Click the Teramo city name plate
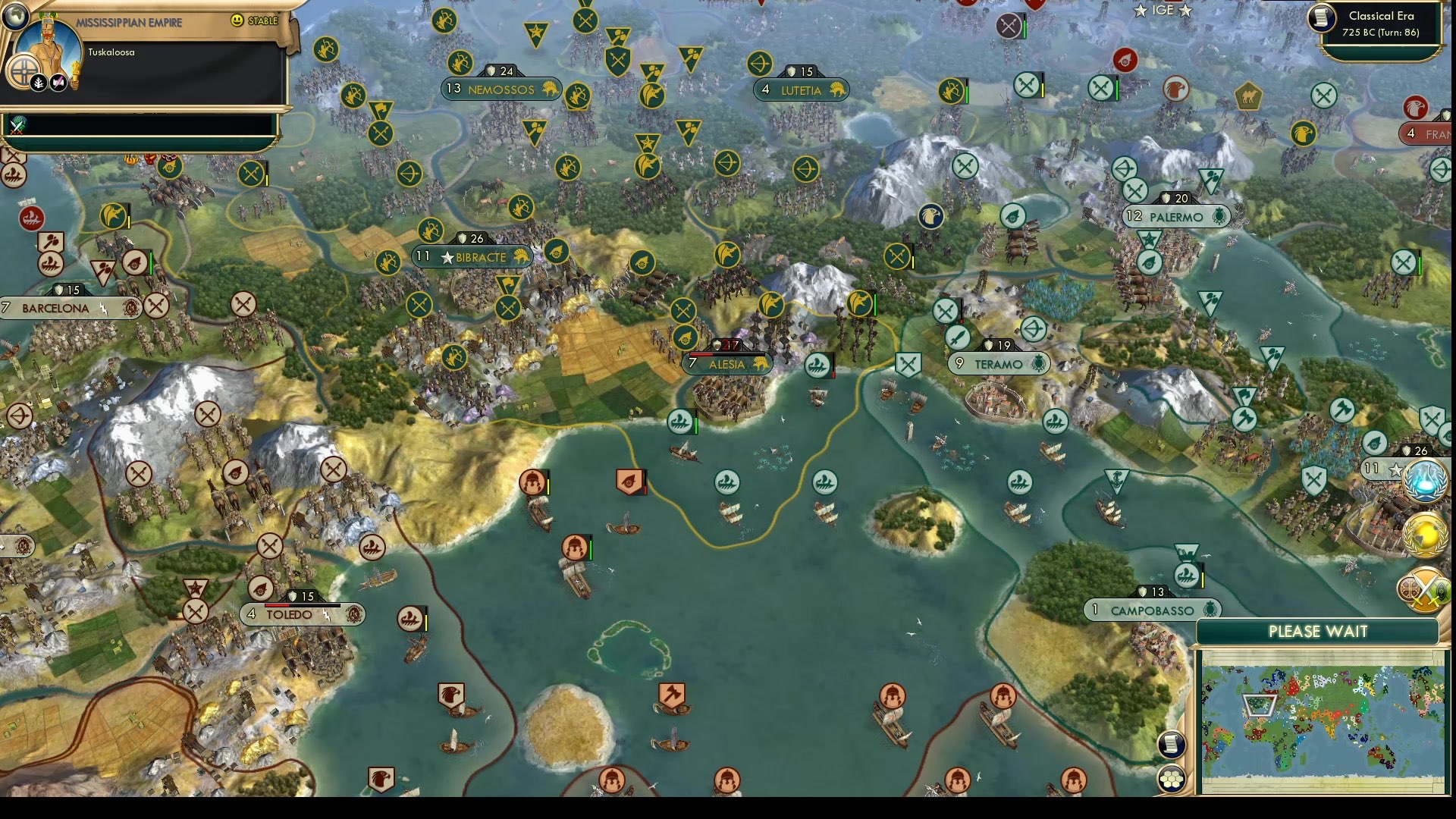The height and width of the screenshot is (819, 1456). (x=999, y=363)
